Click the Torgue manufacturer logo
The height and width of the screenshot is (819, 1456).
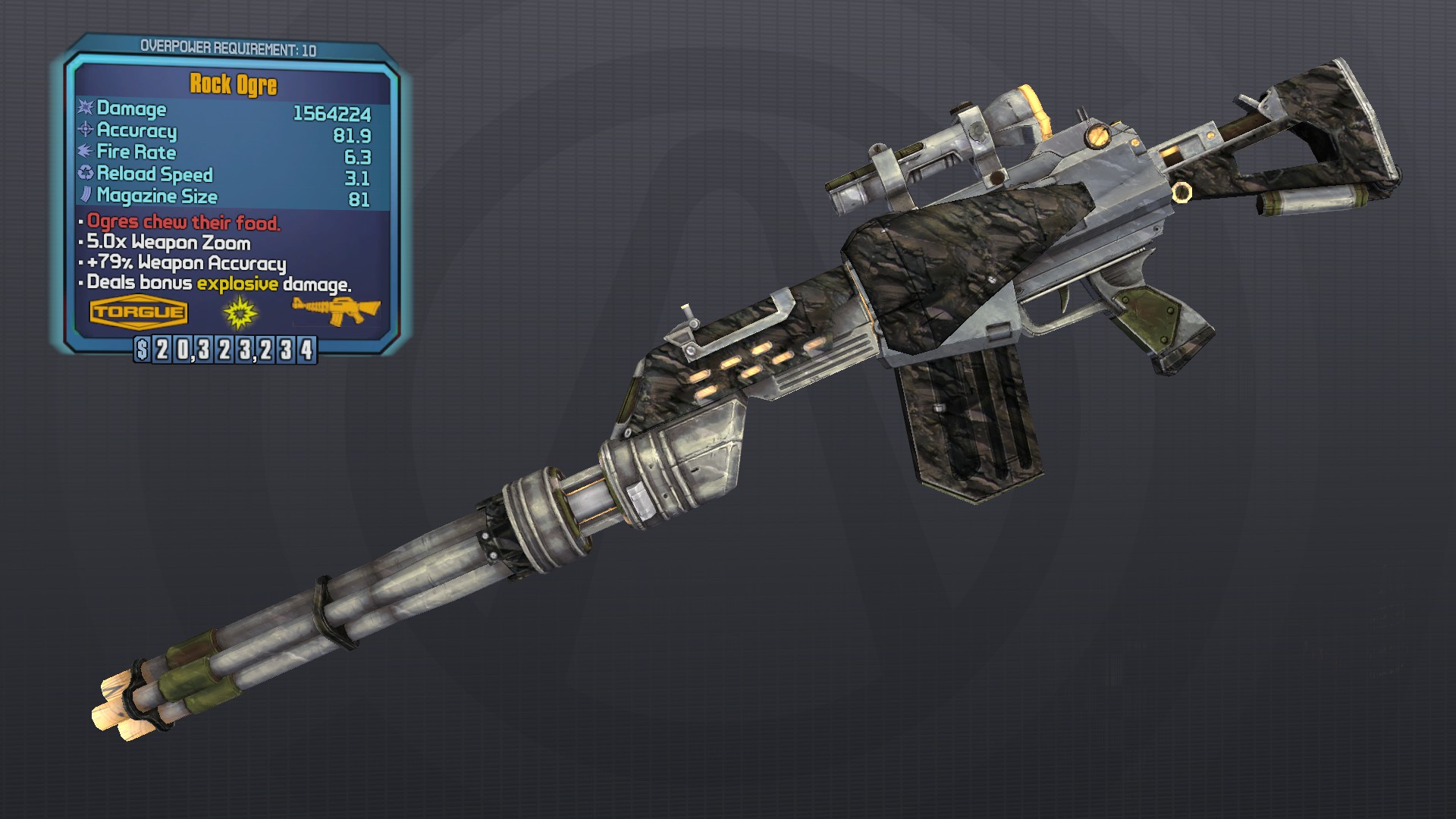coord(138,312)
